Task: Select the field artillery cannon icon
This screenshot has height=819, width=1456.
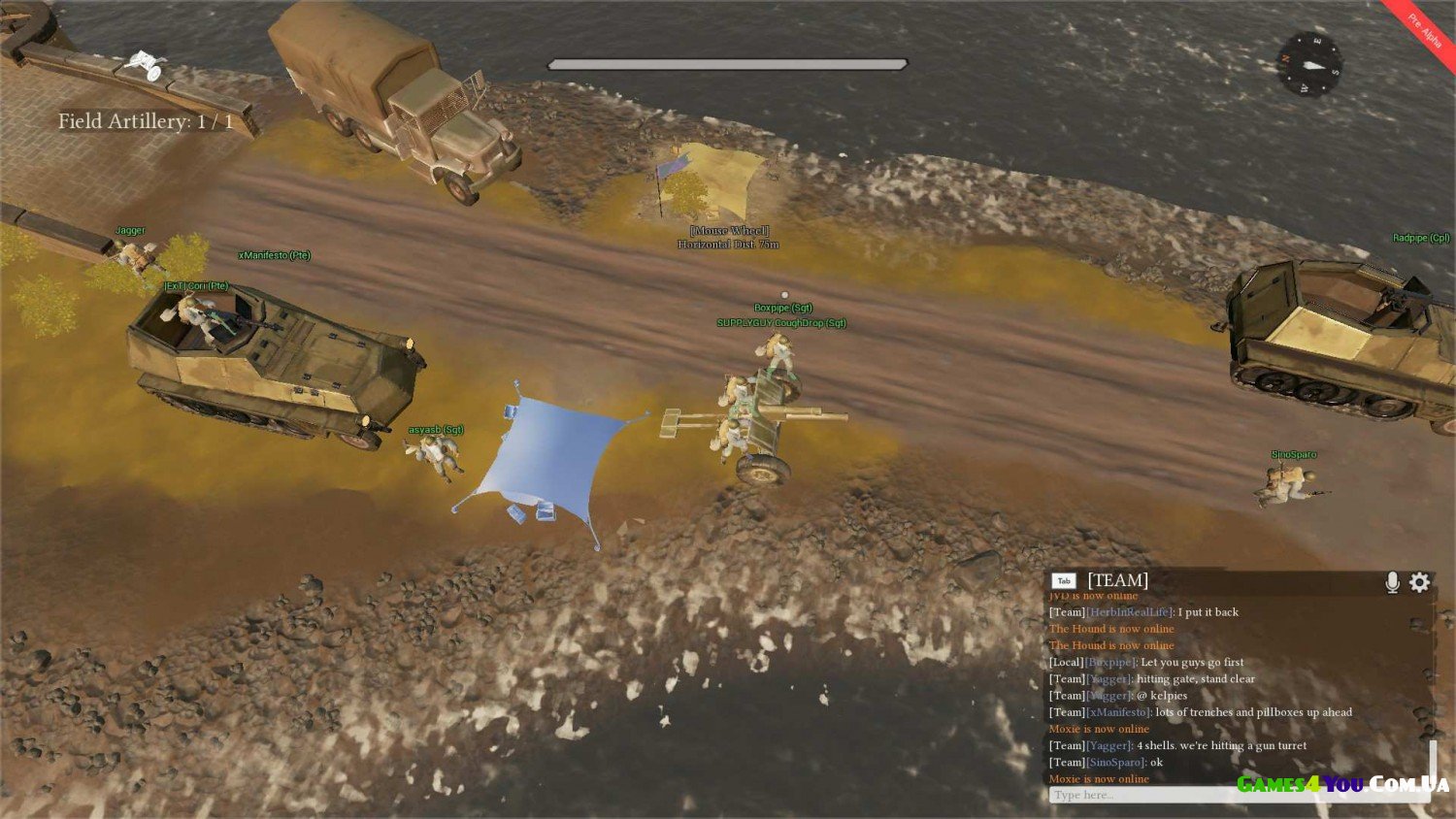Action: point(146,65)
